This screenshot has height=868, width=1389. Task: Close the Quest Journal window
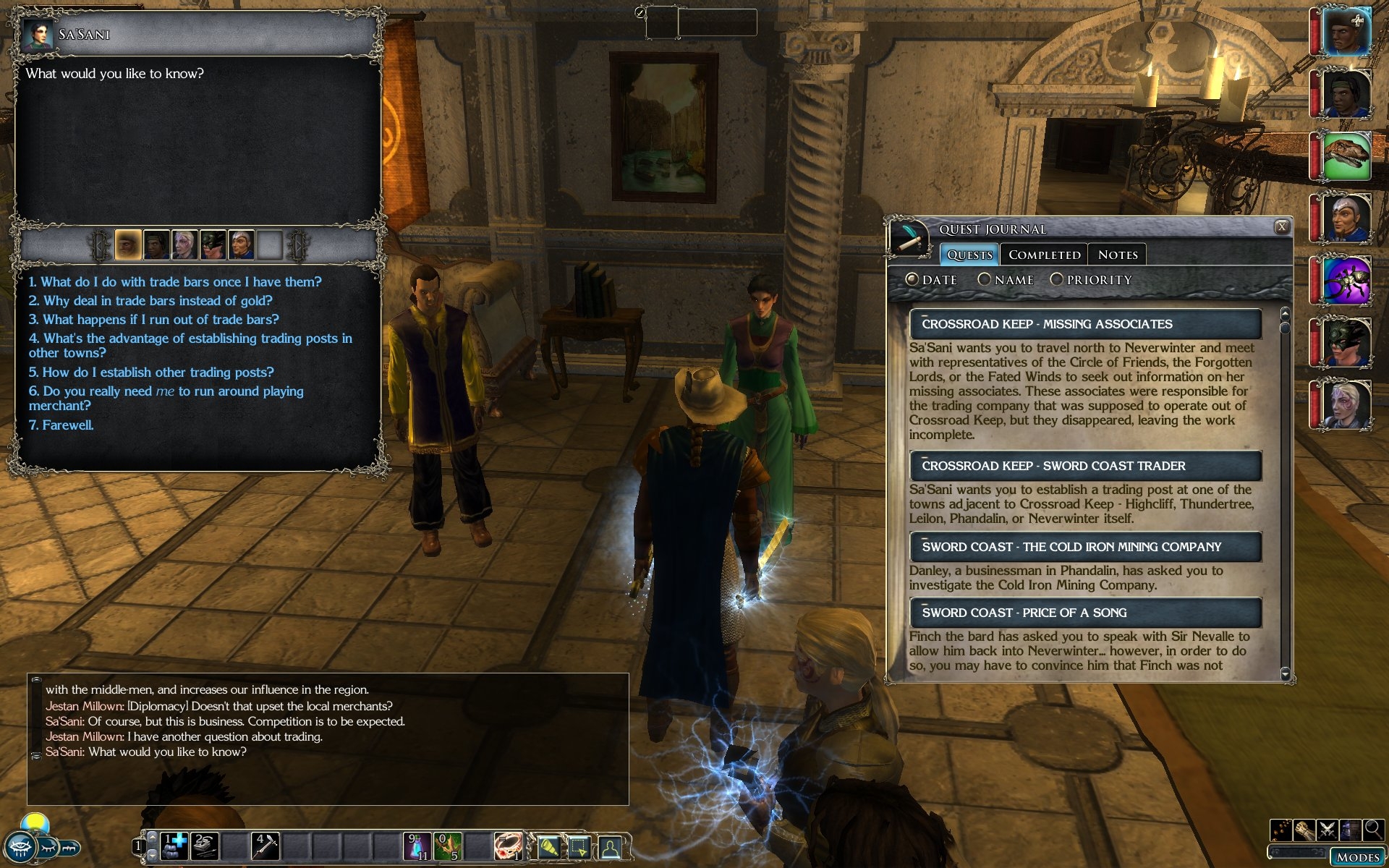[x=1281, y=227]
